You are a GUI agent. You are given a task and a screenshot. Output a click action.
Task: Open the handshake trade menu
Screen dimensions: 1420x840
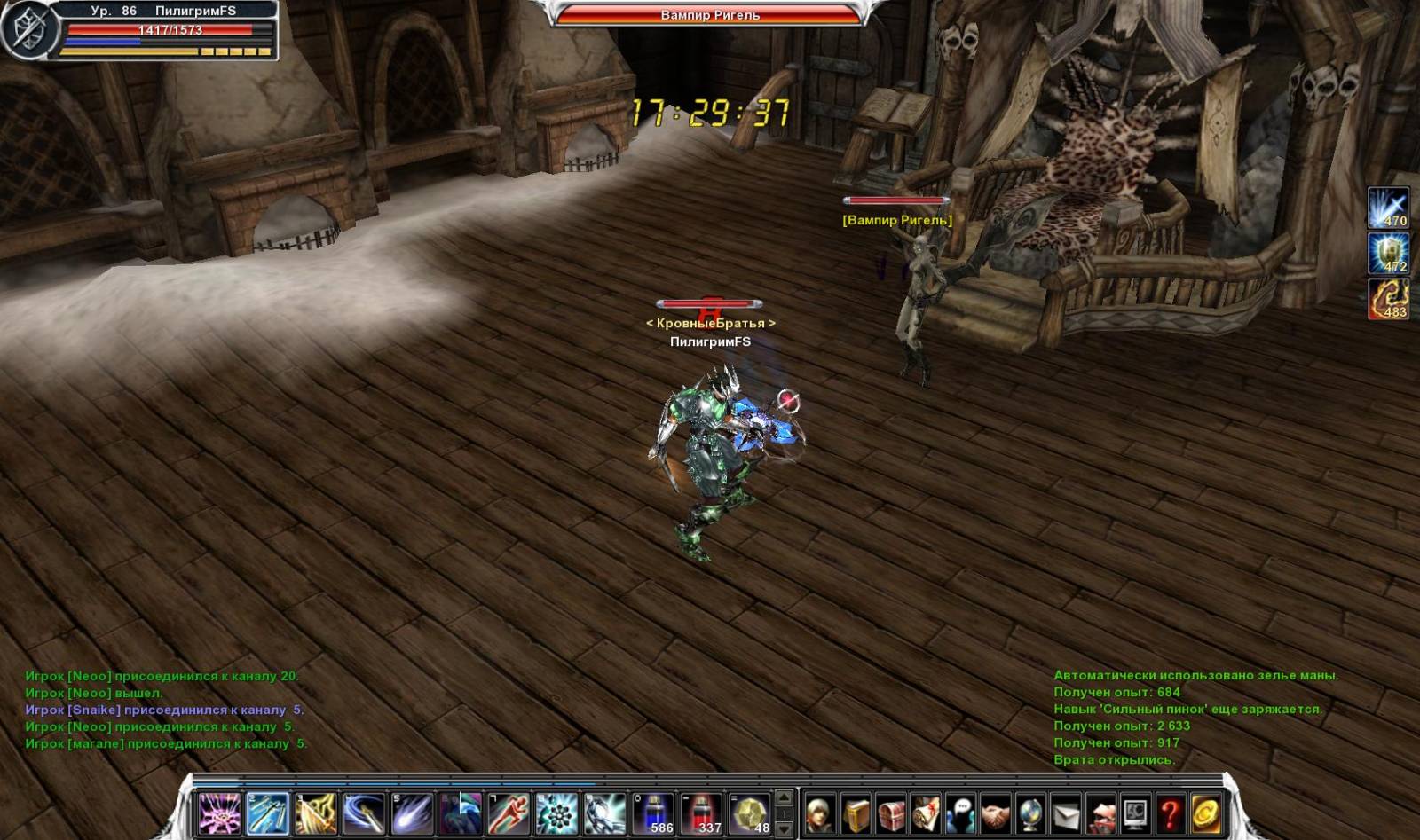(996, 813)
